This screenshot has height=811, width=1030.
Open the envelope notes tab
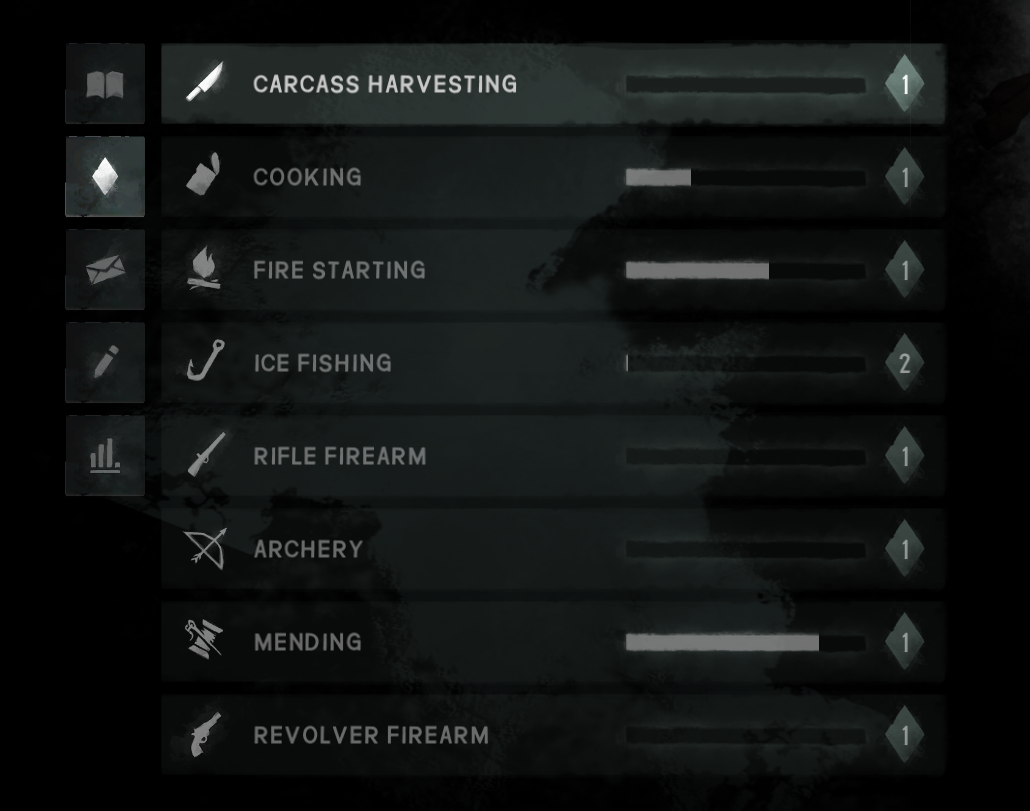[x=105, y=270]
